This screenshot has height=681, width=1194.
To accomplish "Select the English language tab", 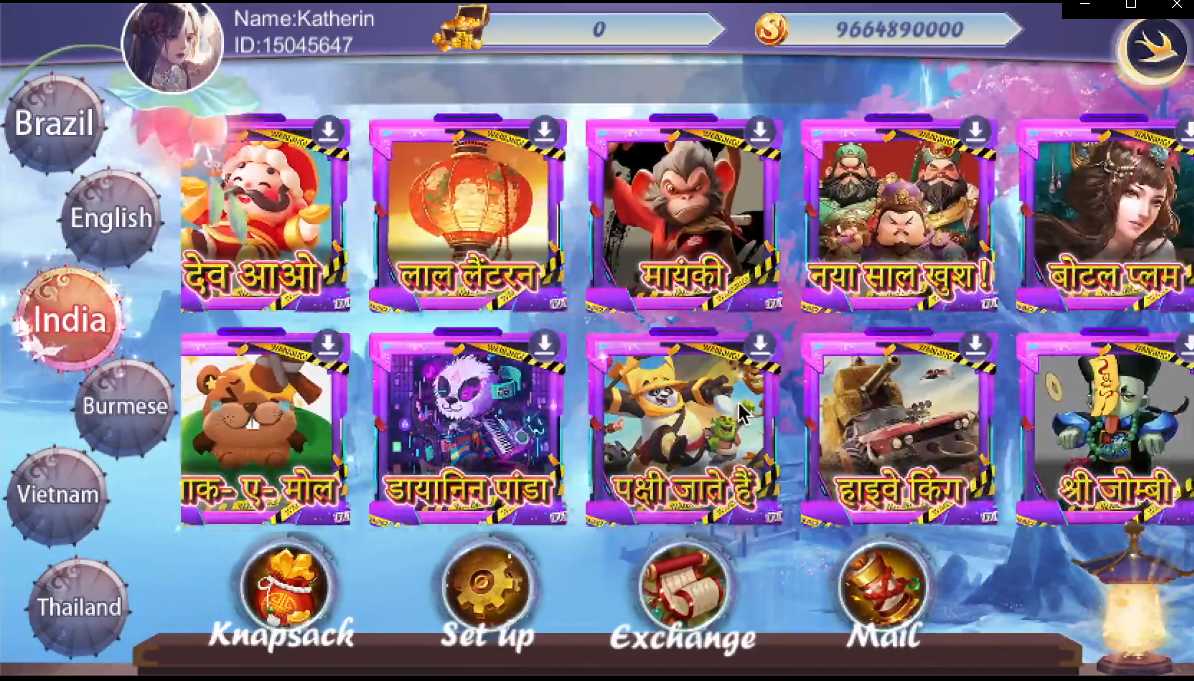I will click(111, 218).
